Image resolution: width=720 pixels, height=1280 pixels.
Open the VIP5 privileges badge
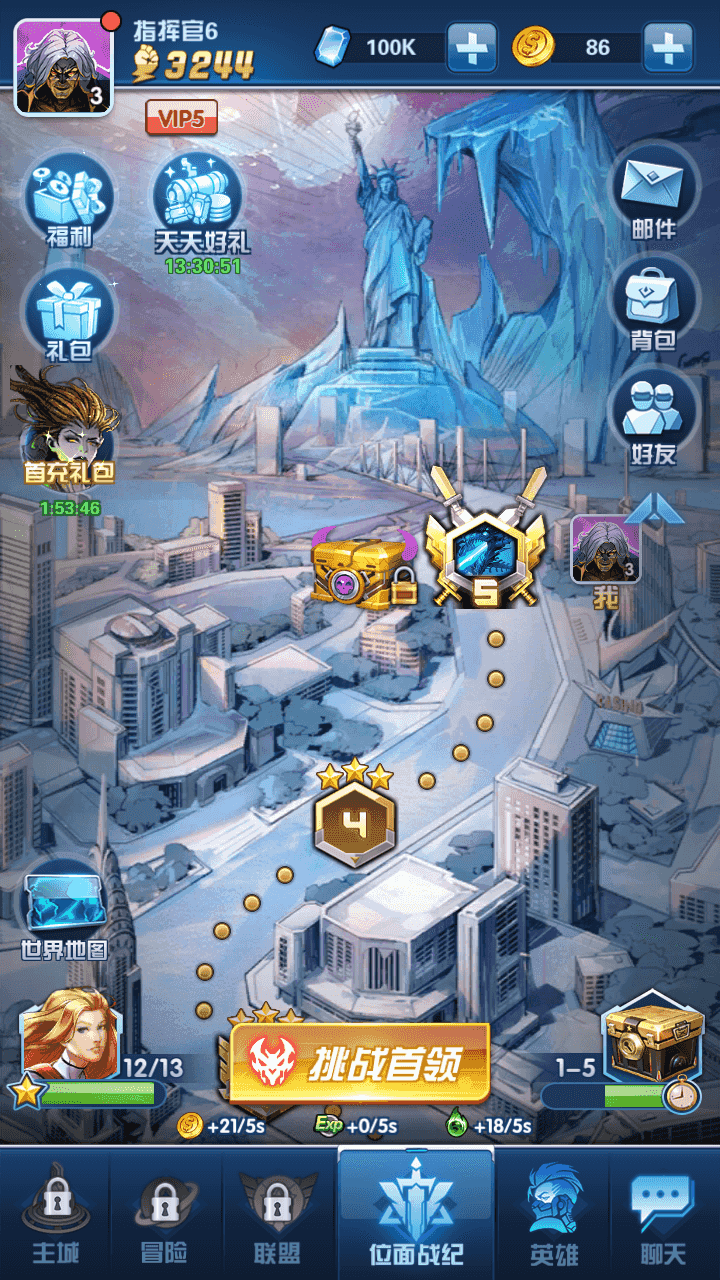181,118
